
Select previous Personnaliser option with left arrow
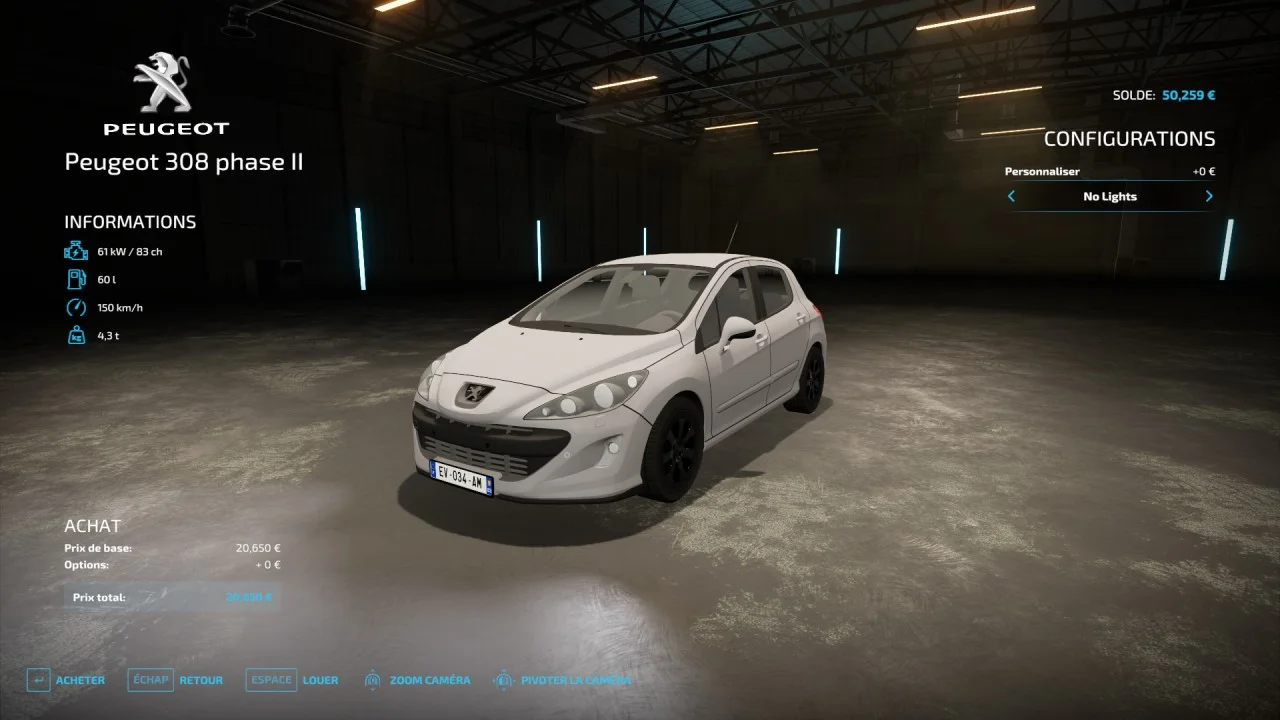[1011, 197]
